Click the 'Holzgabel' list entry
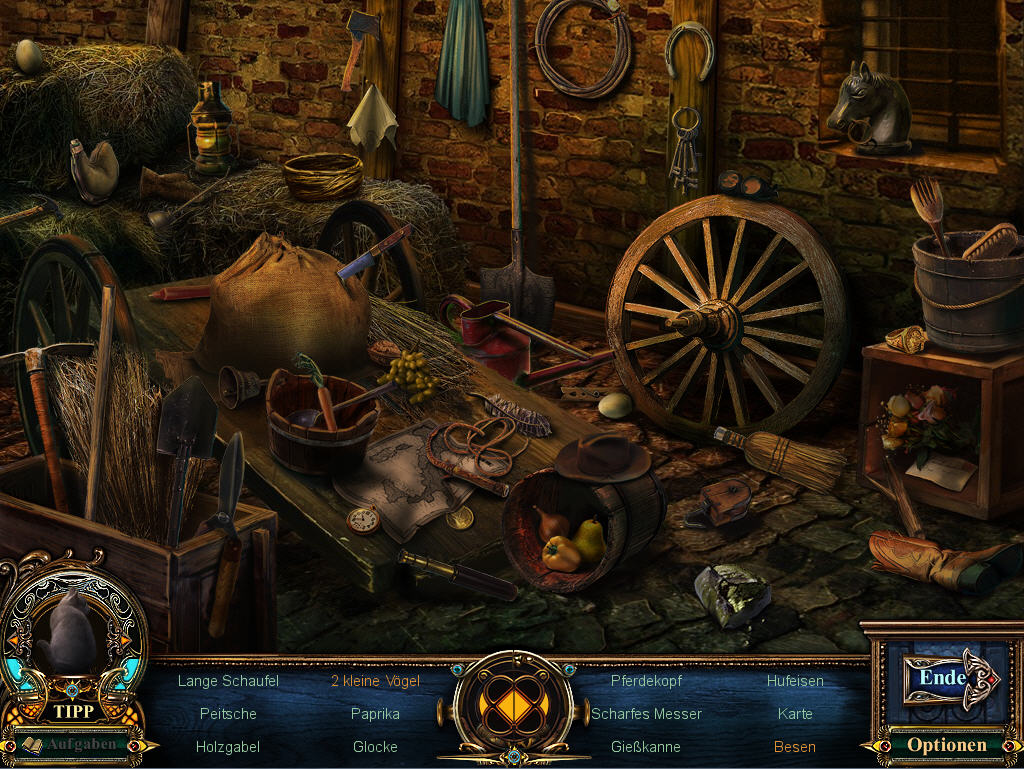 (x=228, y=747)
